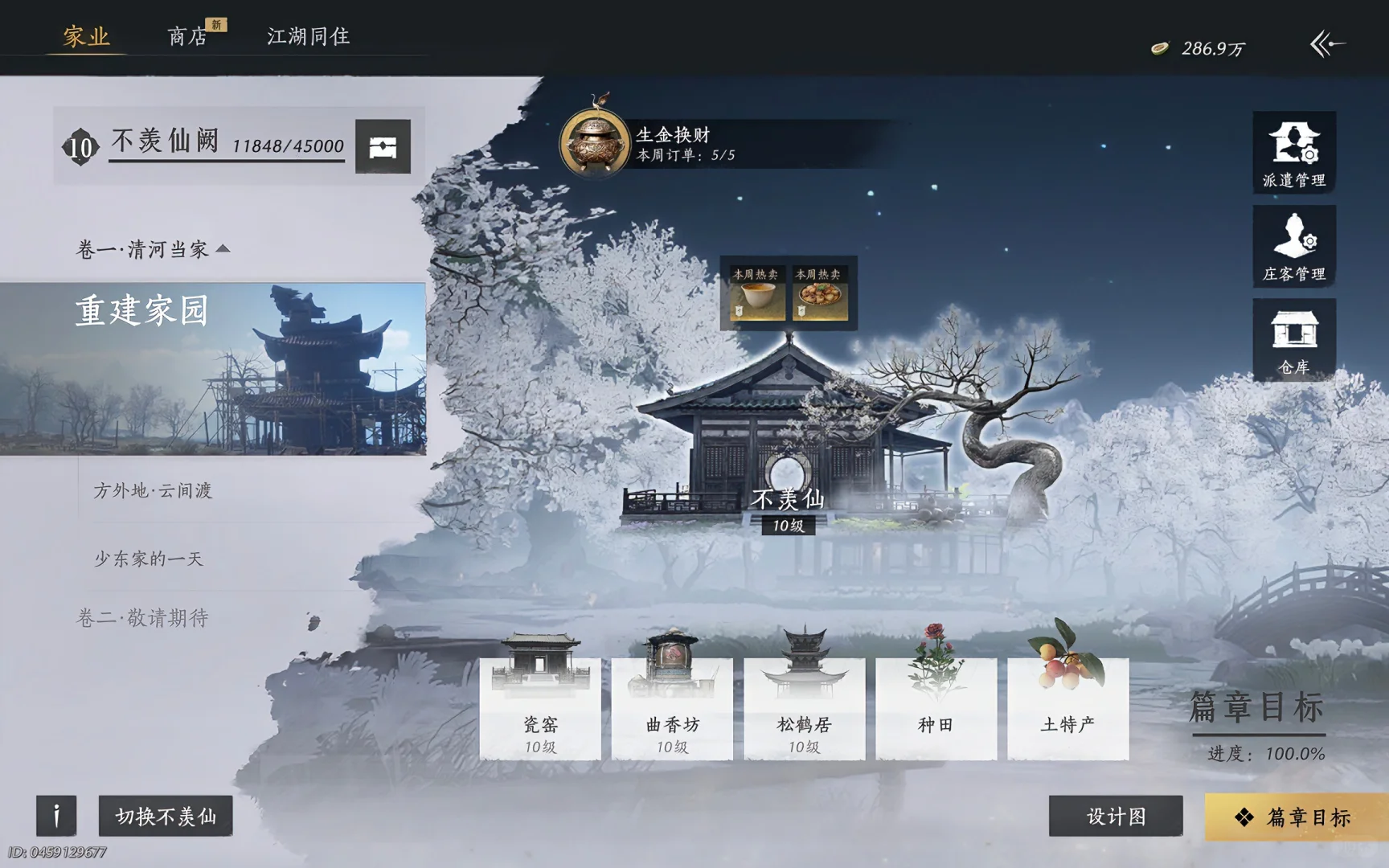This screenshot has height=868, width=1389.
Task: Open the info icon at bottom left
Action: (55, 816)
